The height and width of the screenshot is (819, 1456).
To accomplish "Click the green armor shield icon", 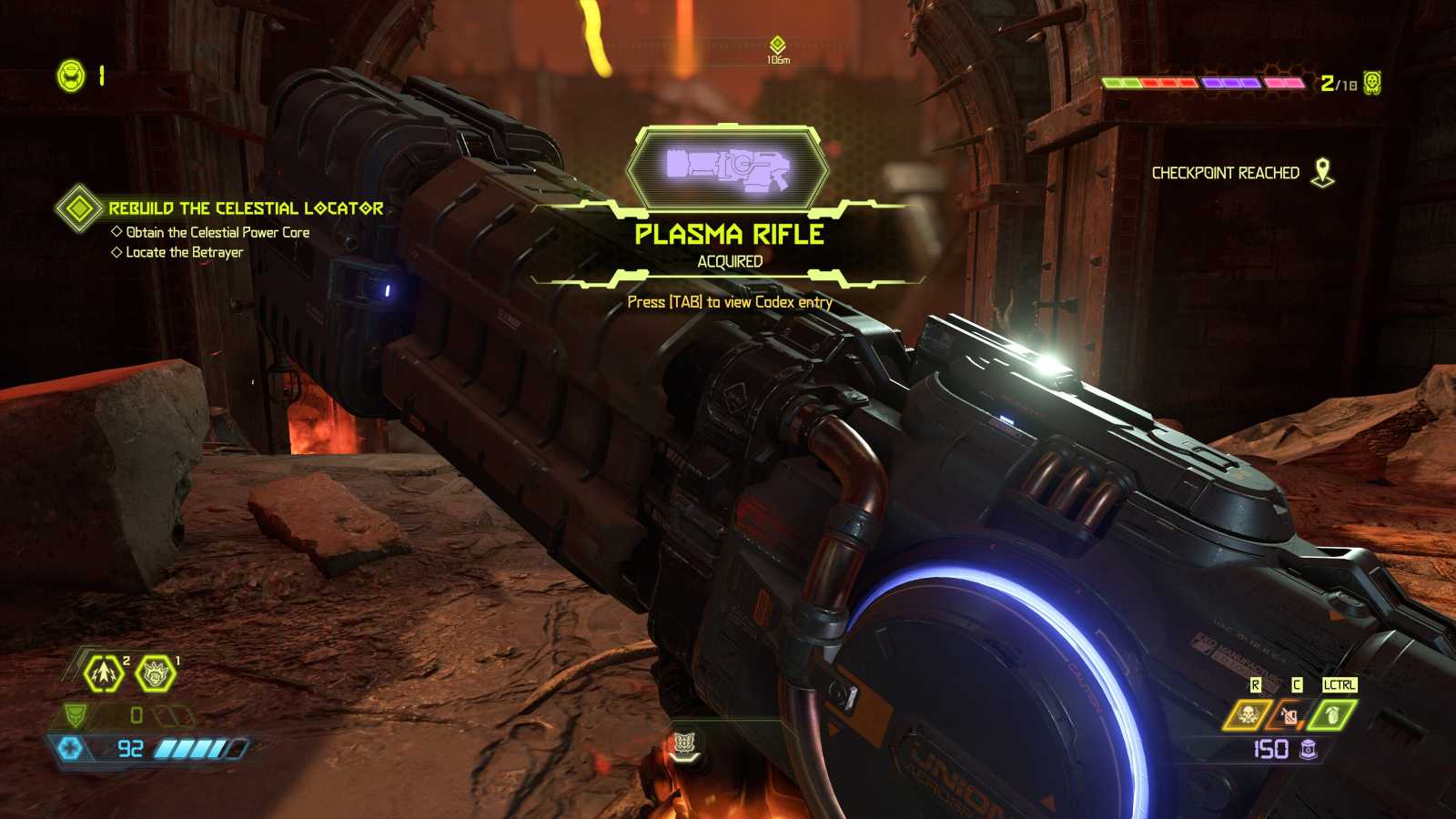I will [76, 715].
